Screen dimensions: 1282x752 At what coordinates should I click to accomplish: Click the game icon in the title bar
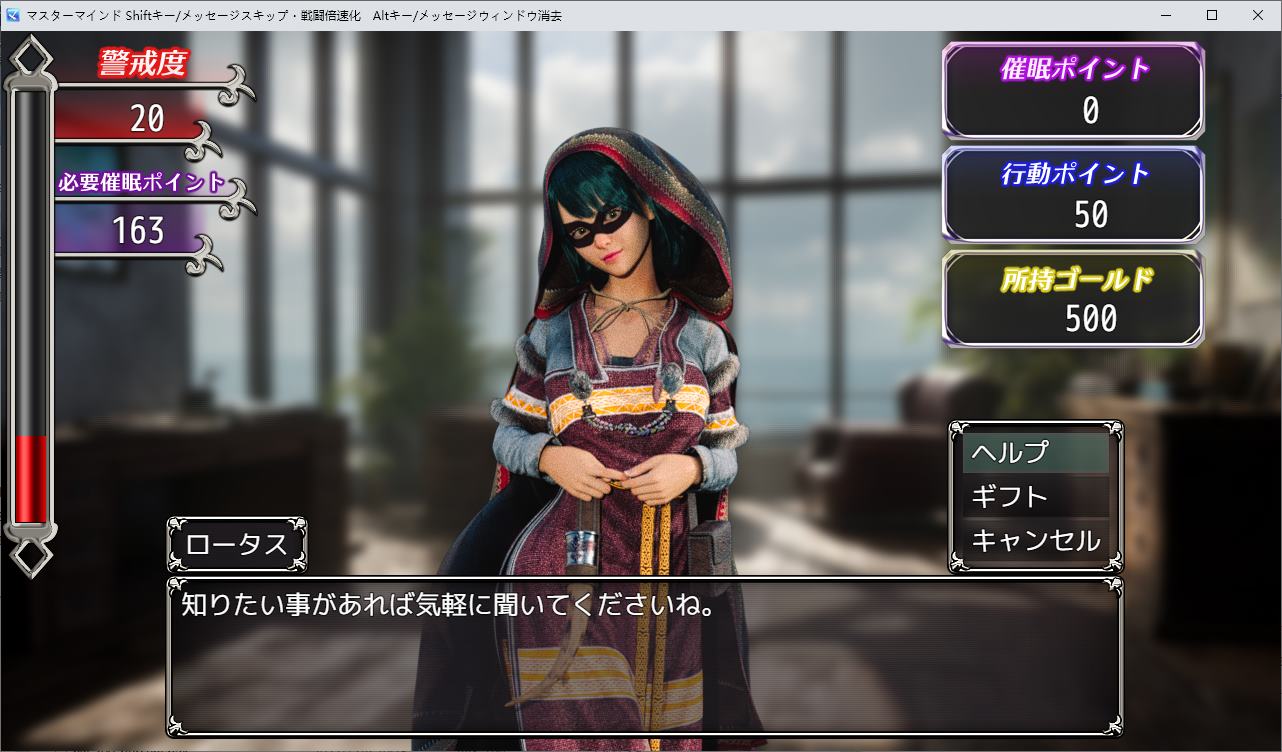[x=12, y=15]
